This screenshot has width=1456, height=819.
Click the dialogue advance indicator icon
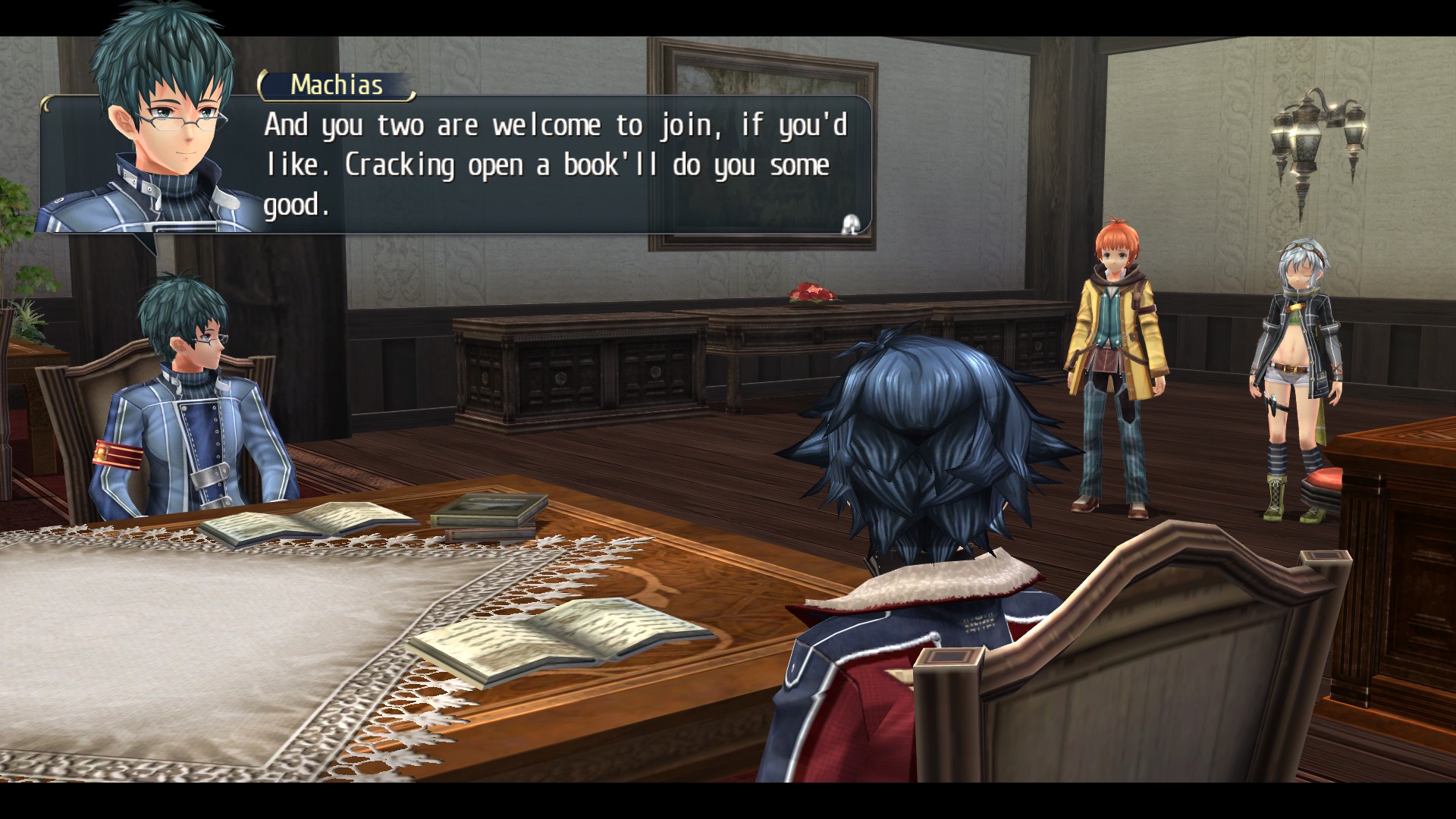pos(849,222)
